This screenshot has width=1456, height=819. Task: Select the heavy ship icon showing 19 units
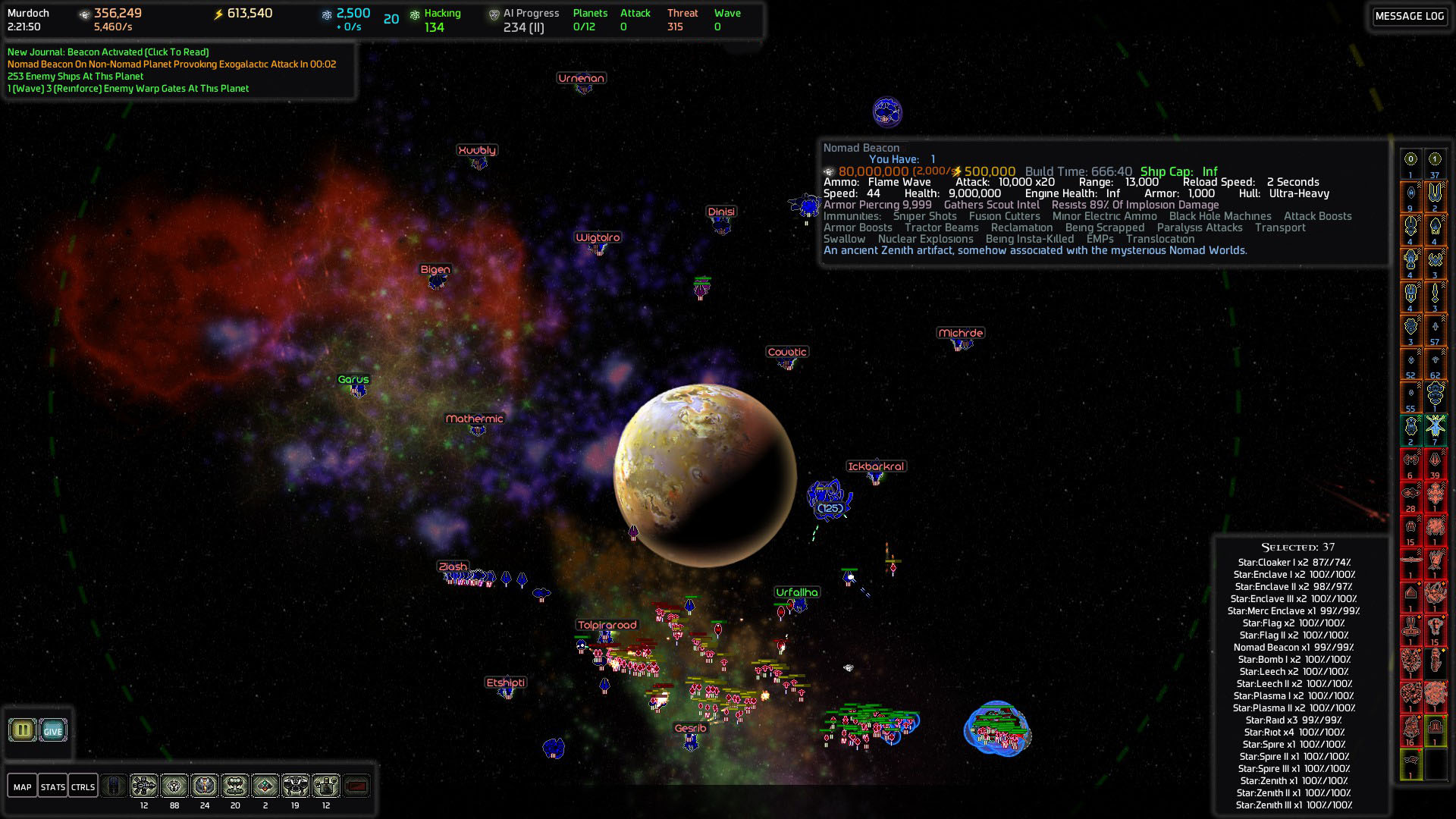(296, 786)
